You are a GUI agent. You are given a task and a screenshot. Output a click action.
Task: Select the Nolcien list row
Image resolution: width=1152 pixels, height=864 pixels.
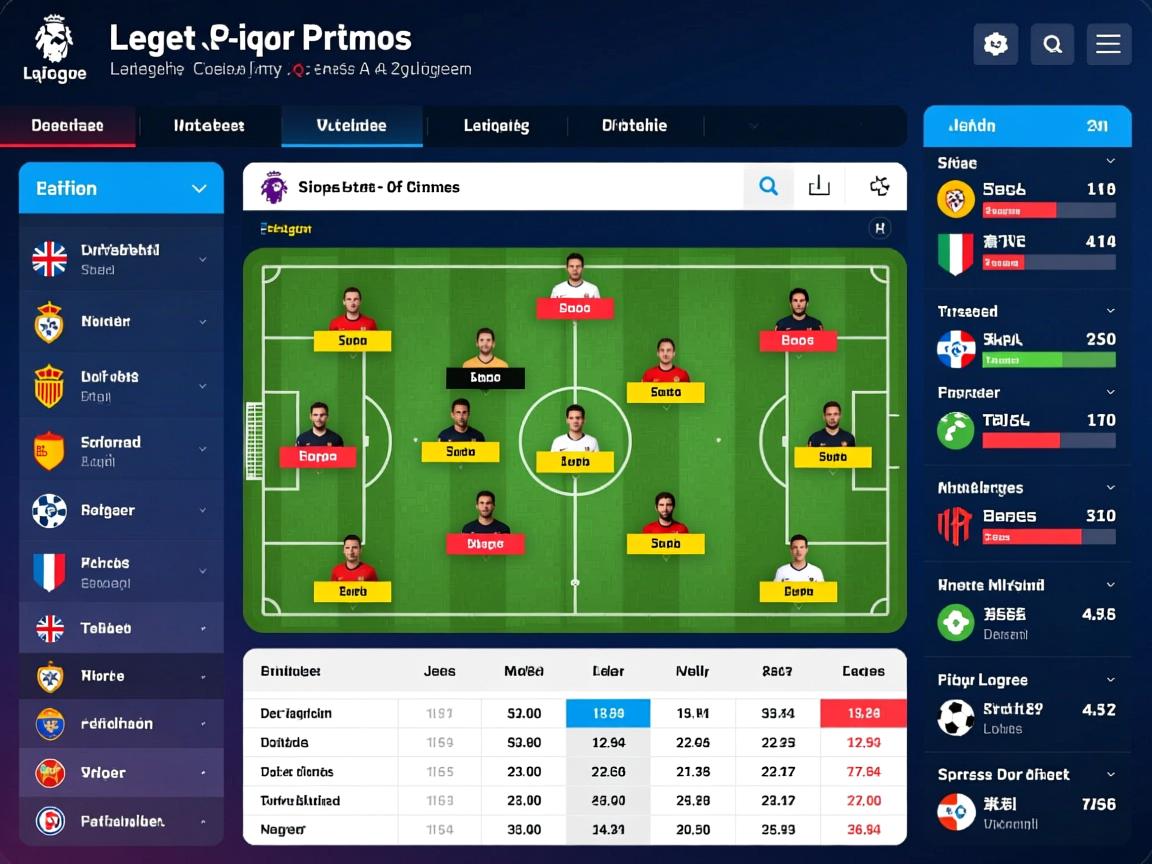121,322
